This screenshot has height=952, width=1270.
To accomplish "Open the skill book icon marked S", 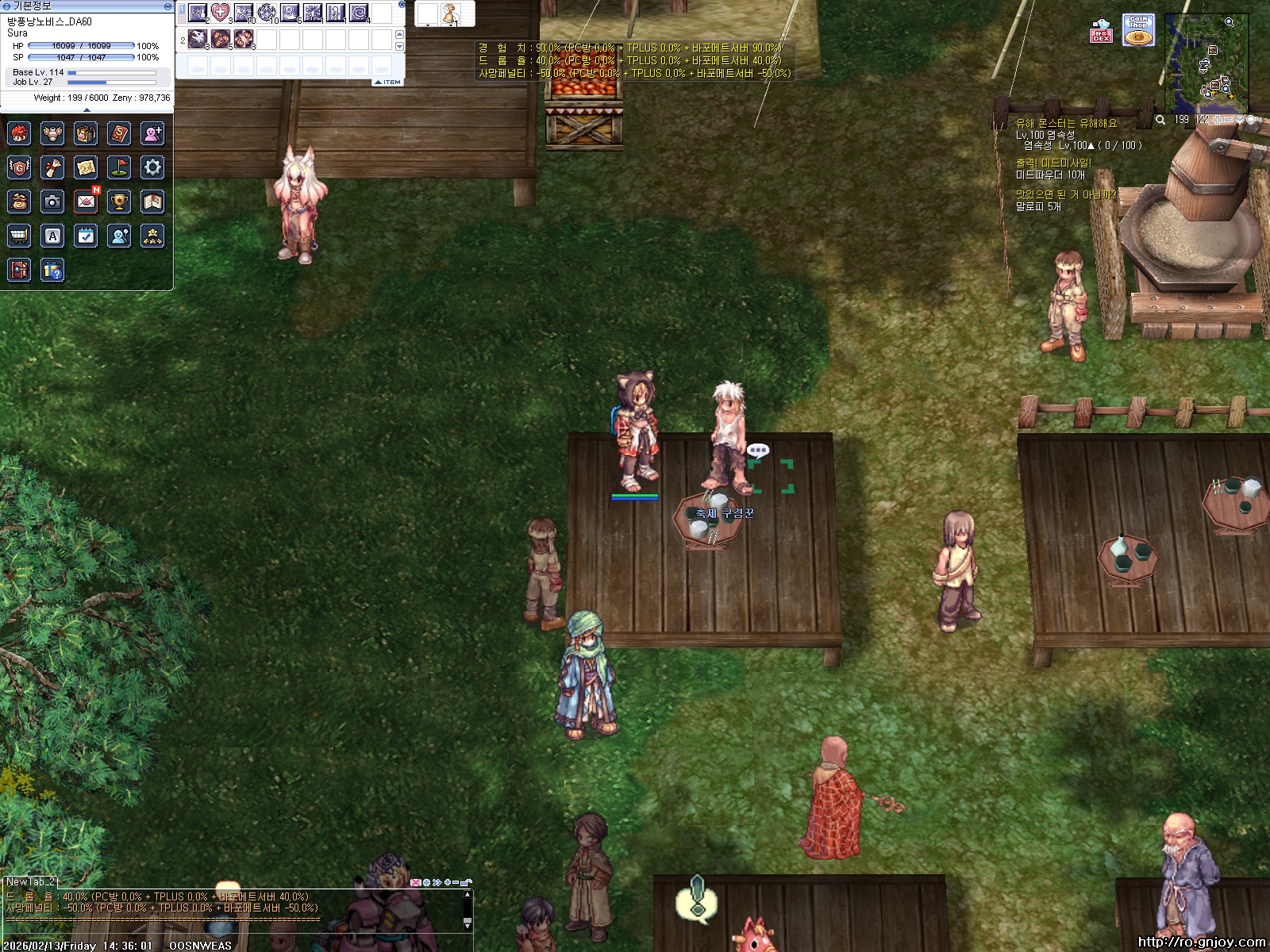I will pos(119,133).
